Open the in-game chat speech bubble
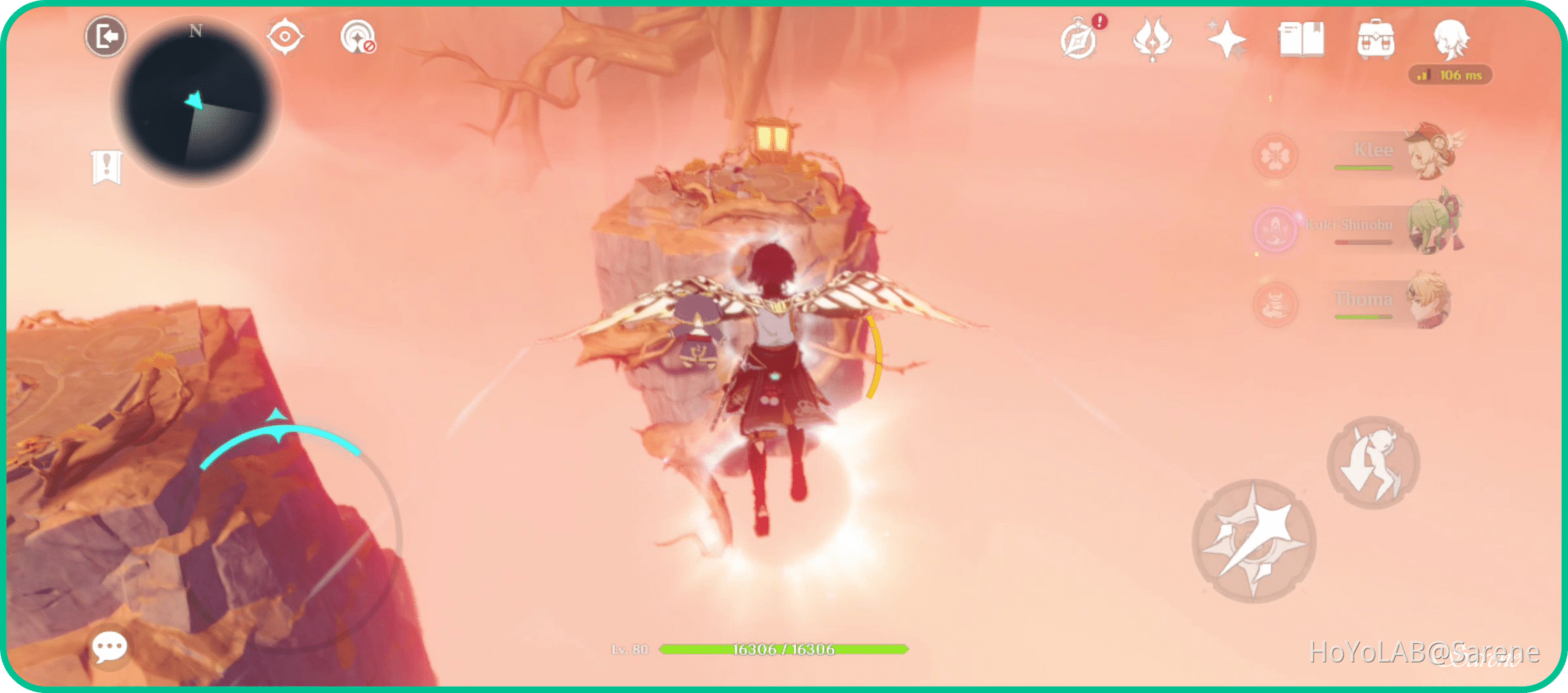 click(110, 646)
